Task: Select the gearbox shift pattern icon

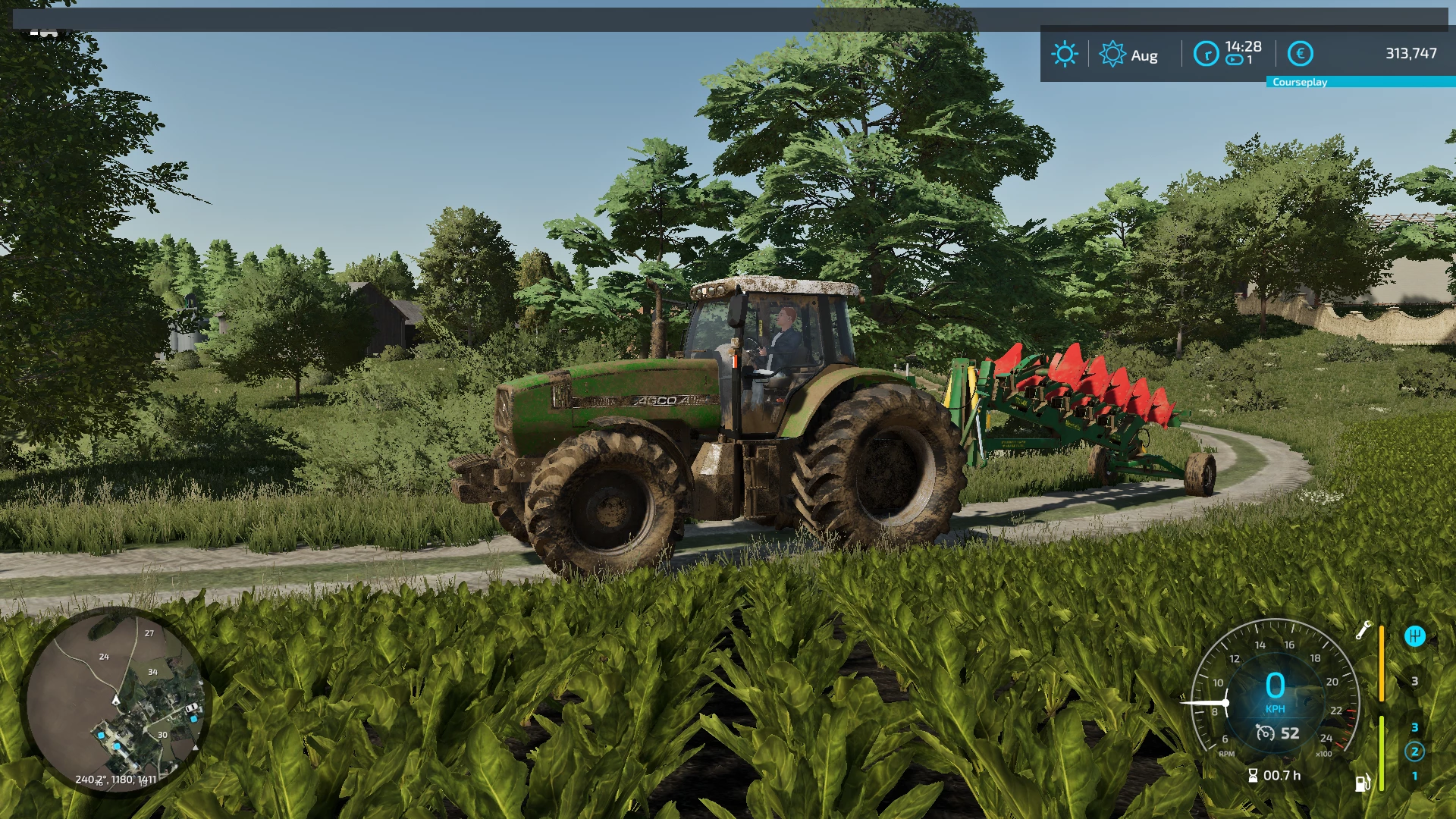Action: (1415, 635)
